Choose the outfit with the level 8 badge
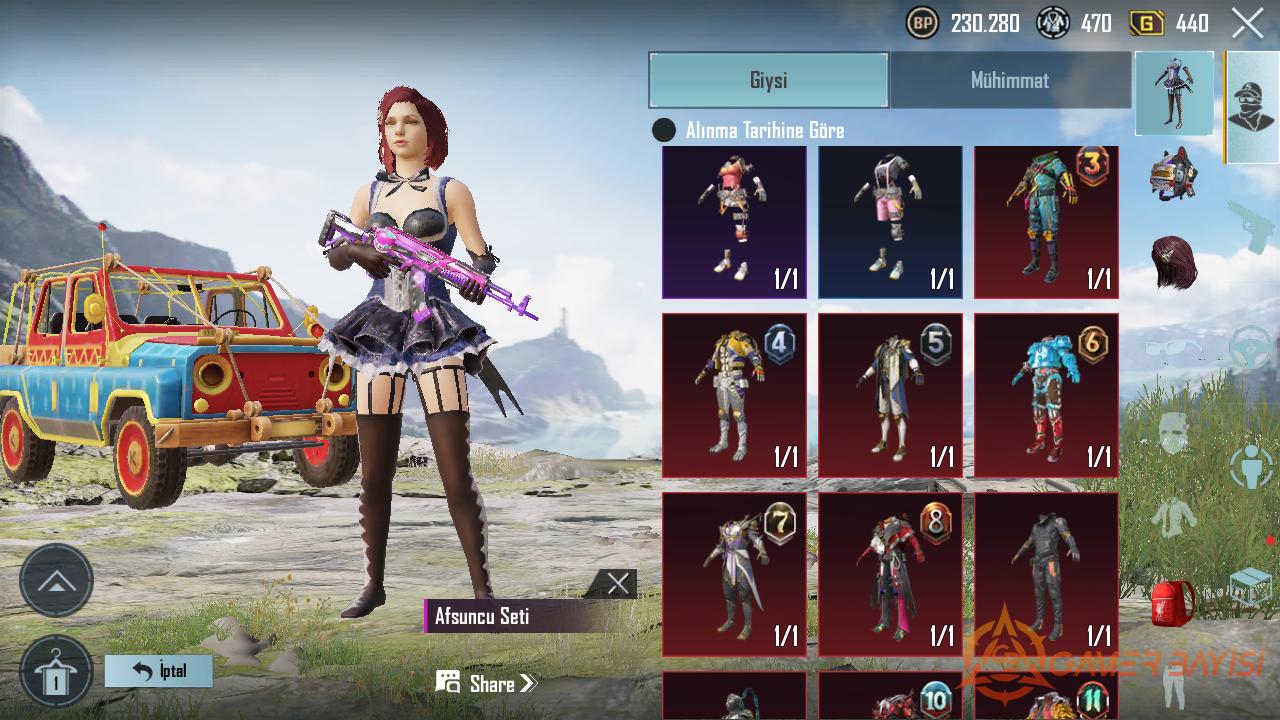 [x=890, y=574]
